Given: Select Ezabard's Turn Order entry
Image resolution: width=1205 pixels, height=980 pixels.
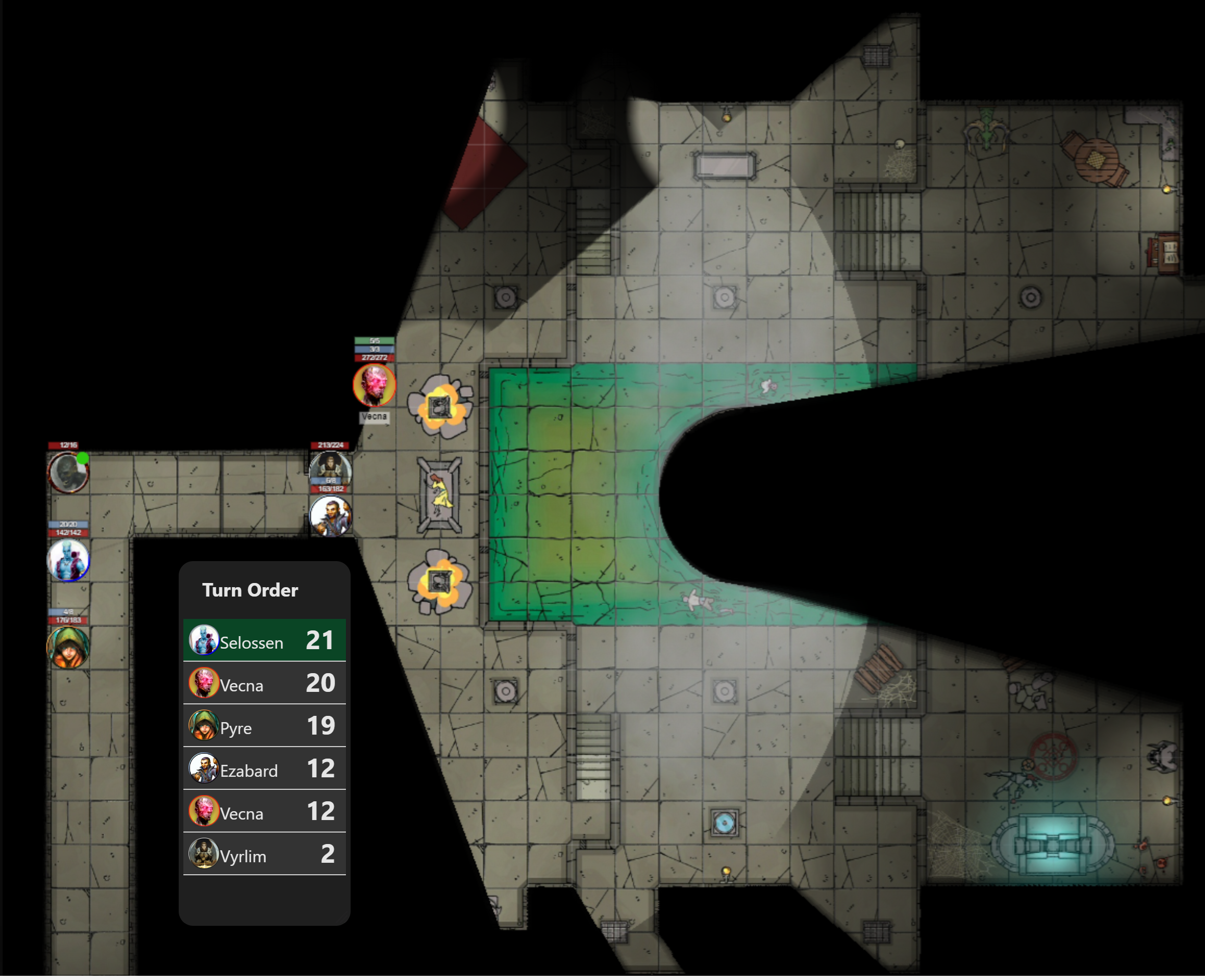Looking at the screenshot, I should click(264, 769).
